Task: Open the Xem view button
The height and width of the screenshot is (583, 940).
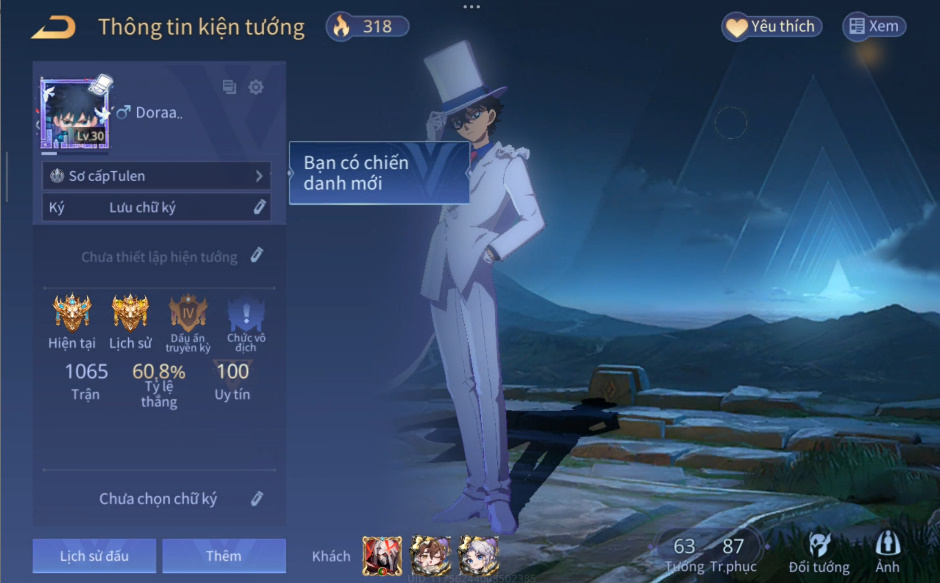Action: (874, 27)
